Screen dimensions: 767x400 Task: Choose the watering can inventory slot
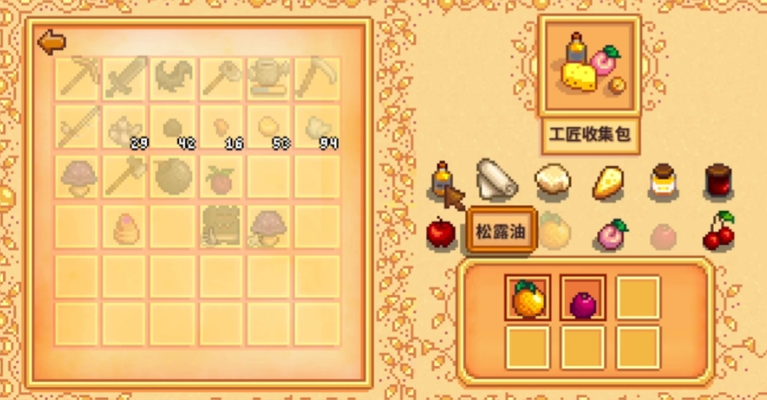(270, 77)
